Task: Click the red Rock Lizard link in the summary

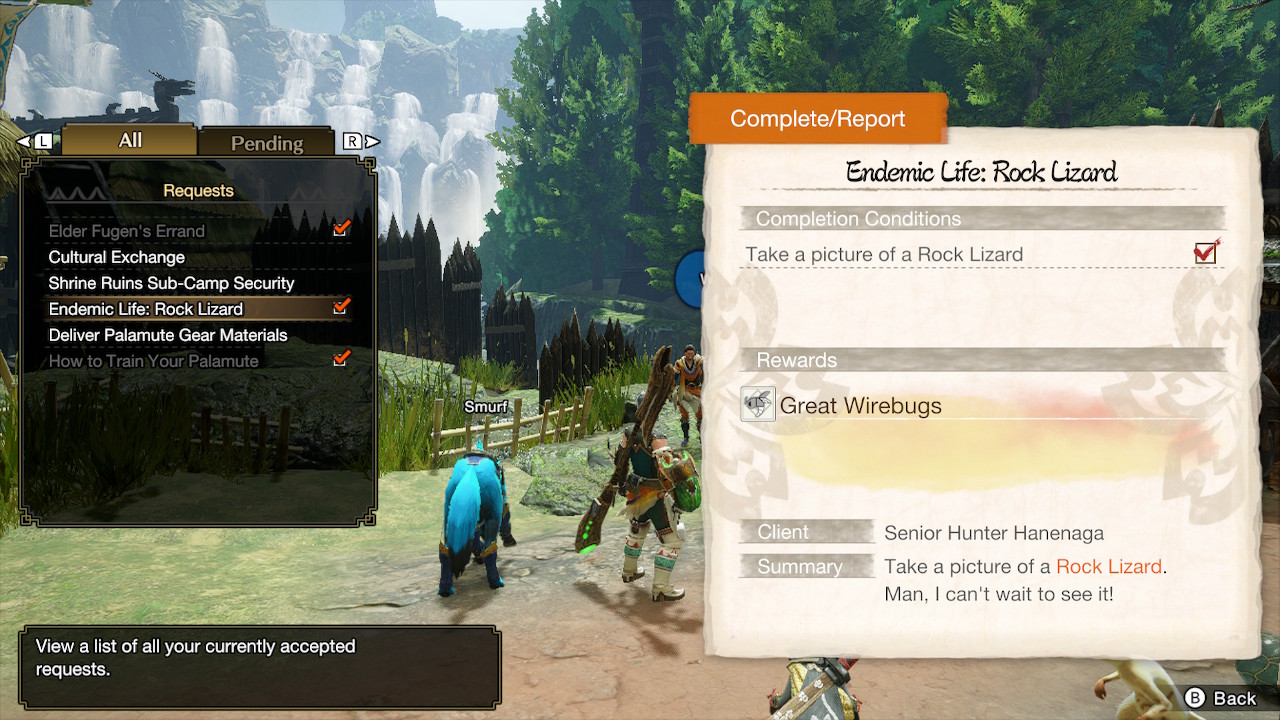Action: (x=1109, y=566)
